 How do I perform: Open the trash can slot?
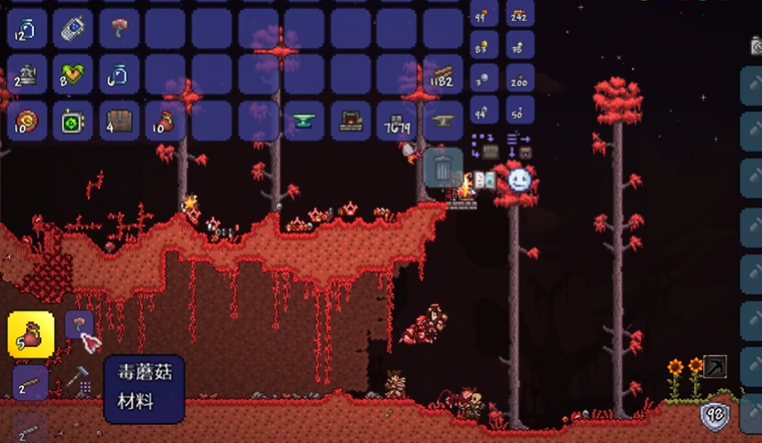tap(443, 166)
